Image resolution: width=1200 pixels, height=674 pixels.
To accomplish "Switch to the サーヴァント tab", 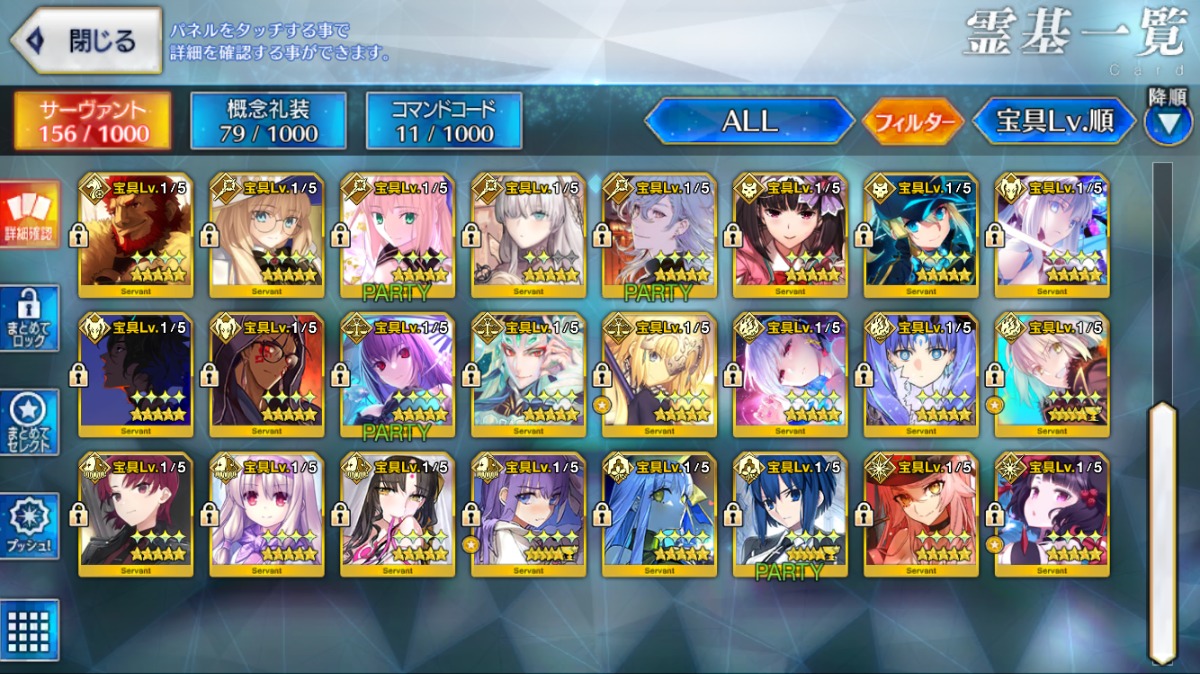I will click(x=92, y=122).
